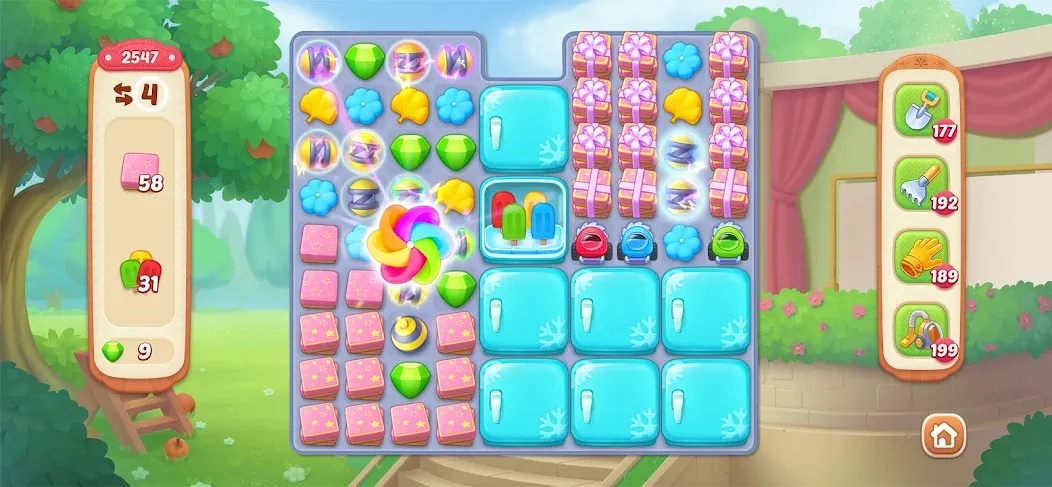This screenshot has width=1052, height=487.
Task: Select the shovel booster
Action: [x=915, y=108]
